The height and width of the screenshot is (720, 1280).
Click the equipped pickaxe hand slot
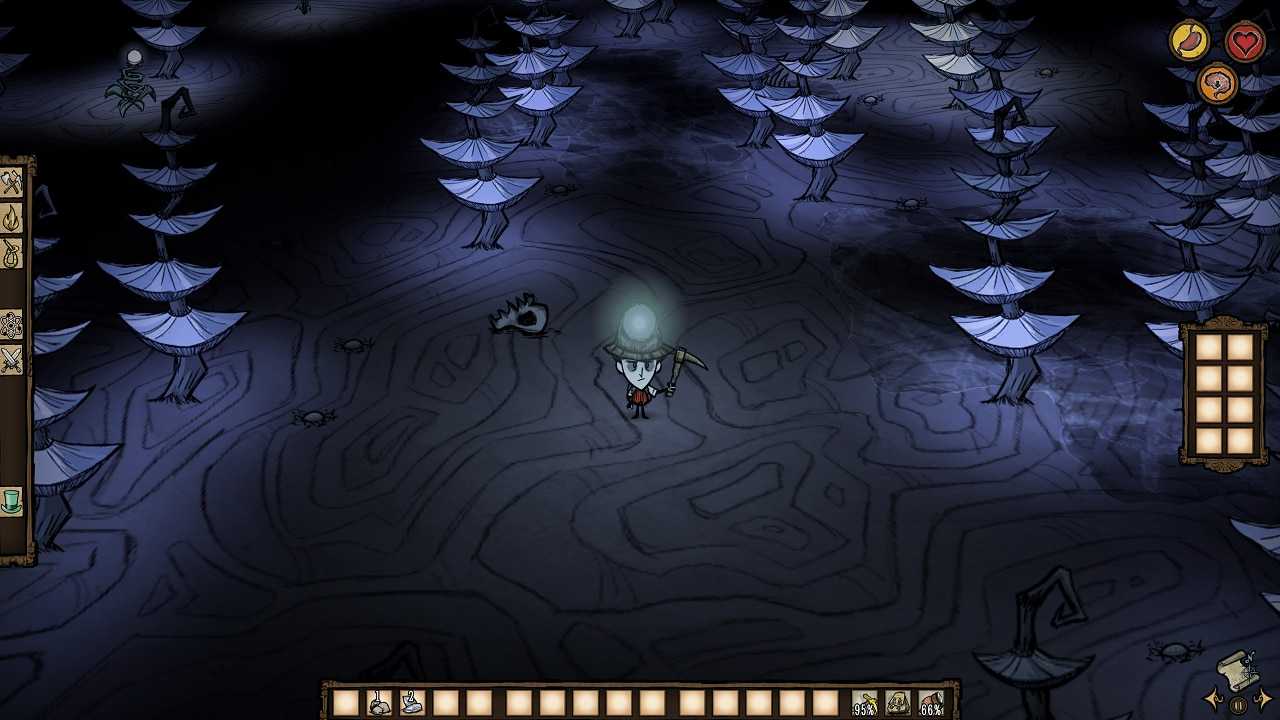tap(865, 703)
